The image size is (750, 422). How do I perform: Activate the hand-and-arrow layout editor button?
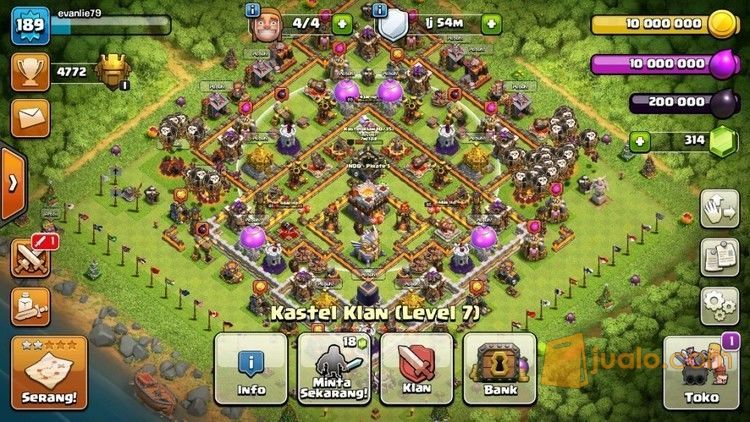point(718,208)
